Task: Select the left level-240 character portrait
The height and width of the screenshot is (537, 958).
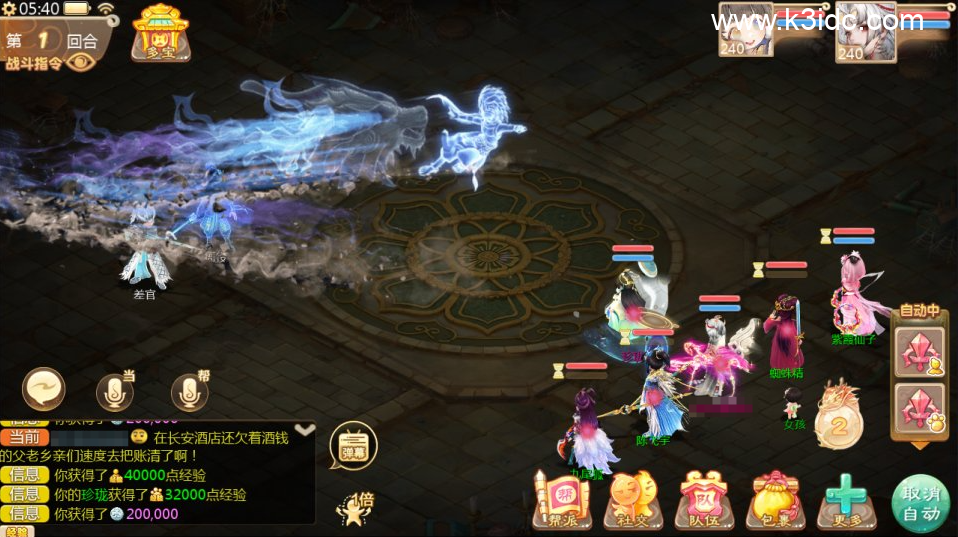Action: tap(745, 32)
